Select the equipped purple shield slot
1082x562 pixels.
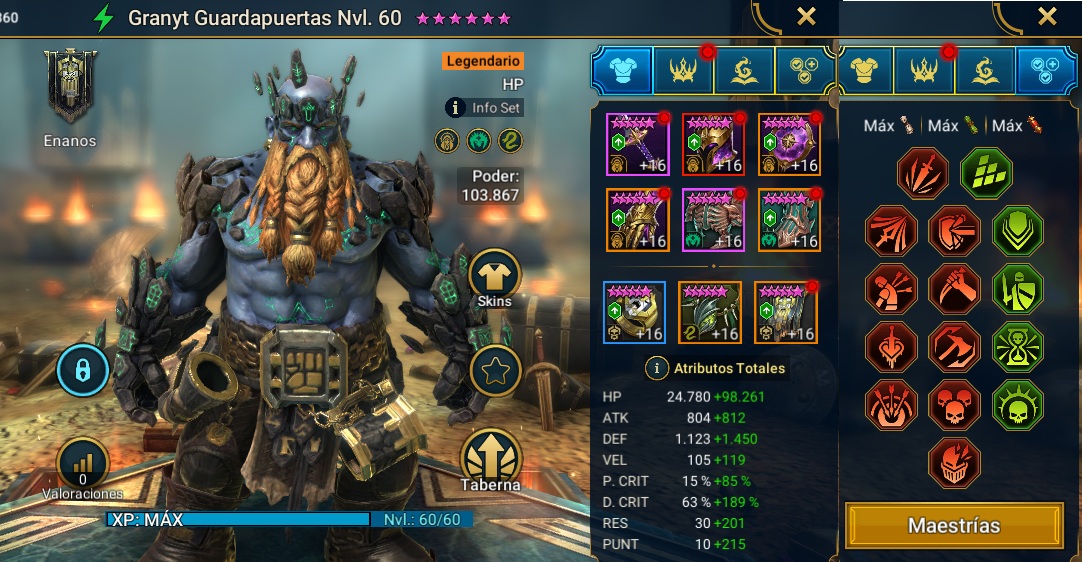click(x=789, y=145)
